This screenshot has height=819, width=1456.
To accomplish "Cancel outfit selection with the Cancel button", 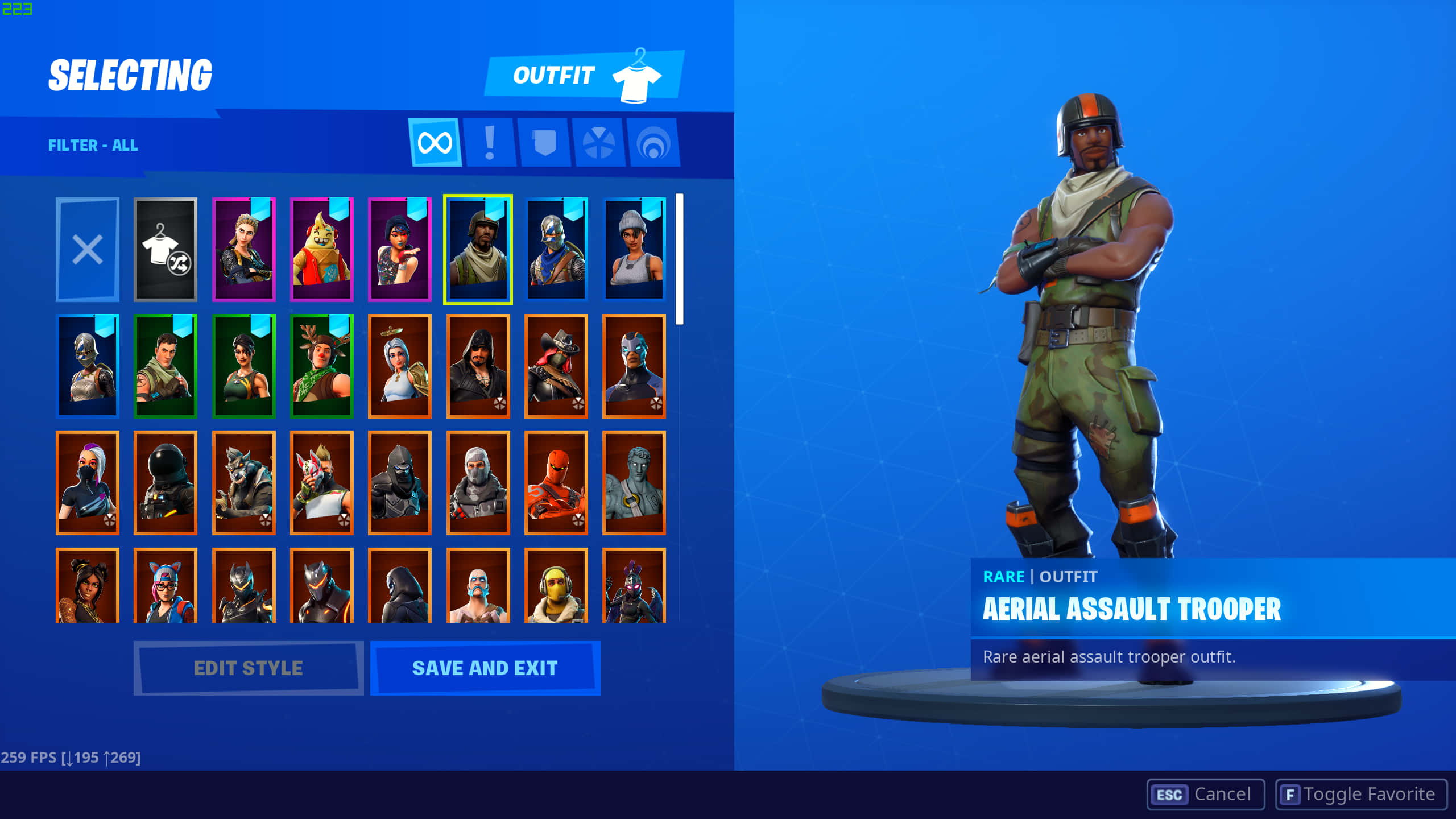I will [1205, 794].
